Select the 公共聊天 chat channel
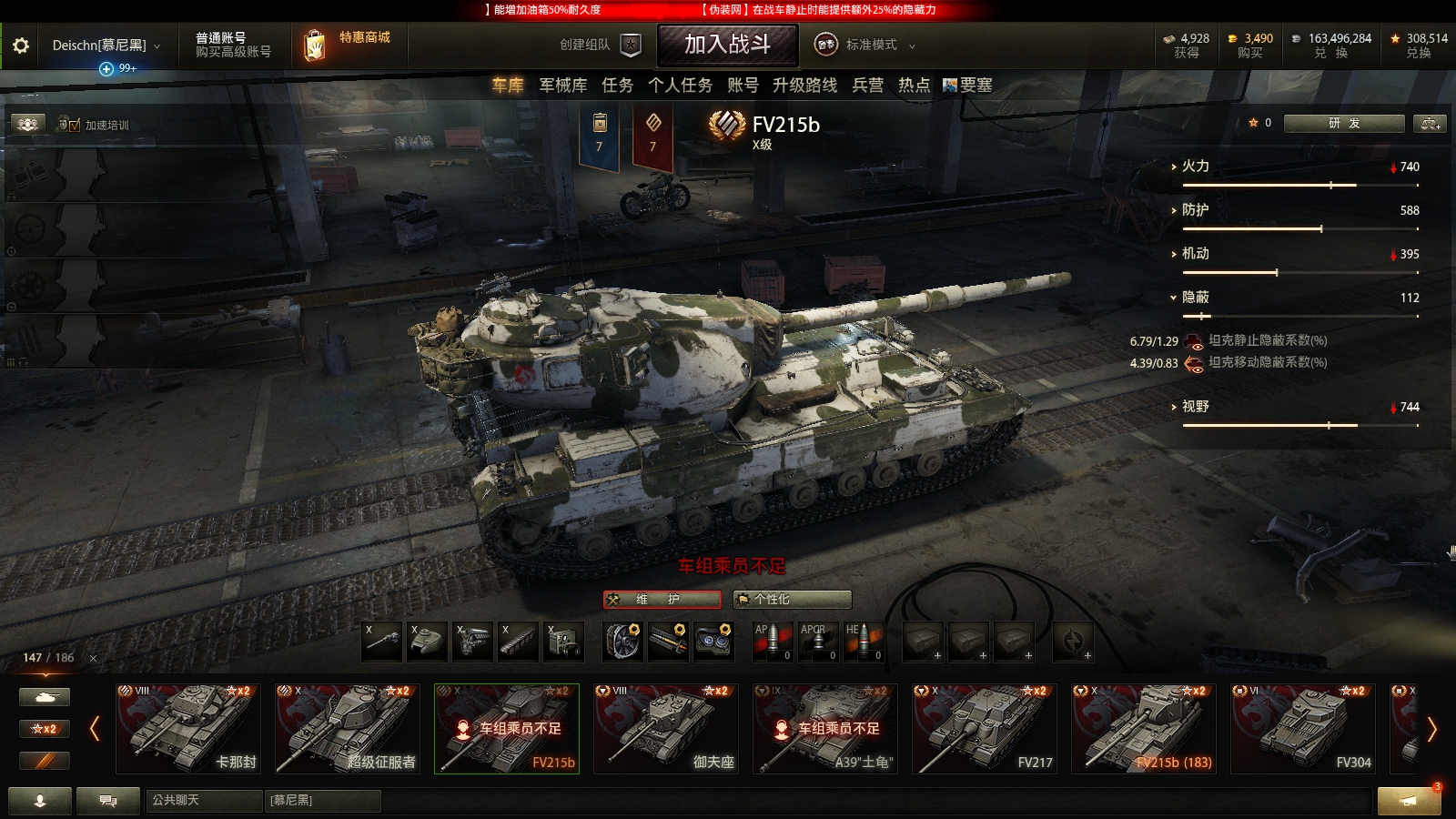Screen dimensions: 1456x819 pyautogui.click(x=202, y=800)
